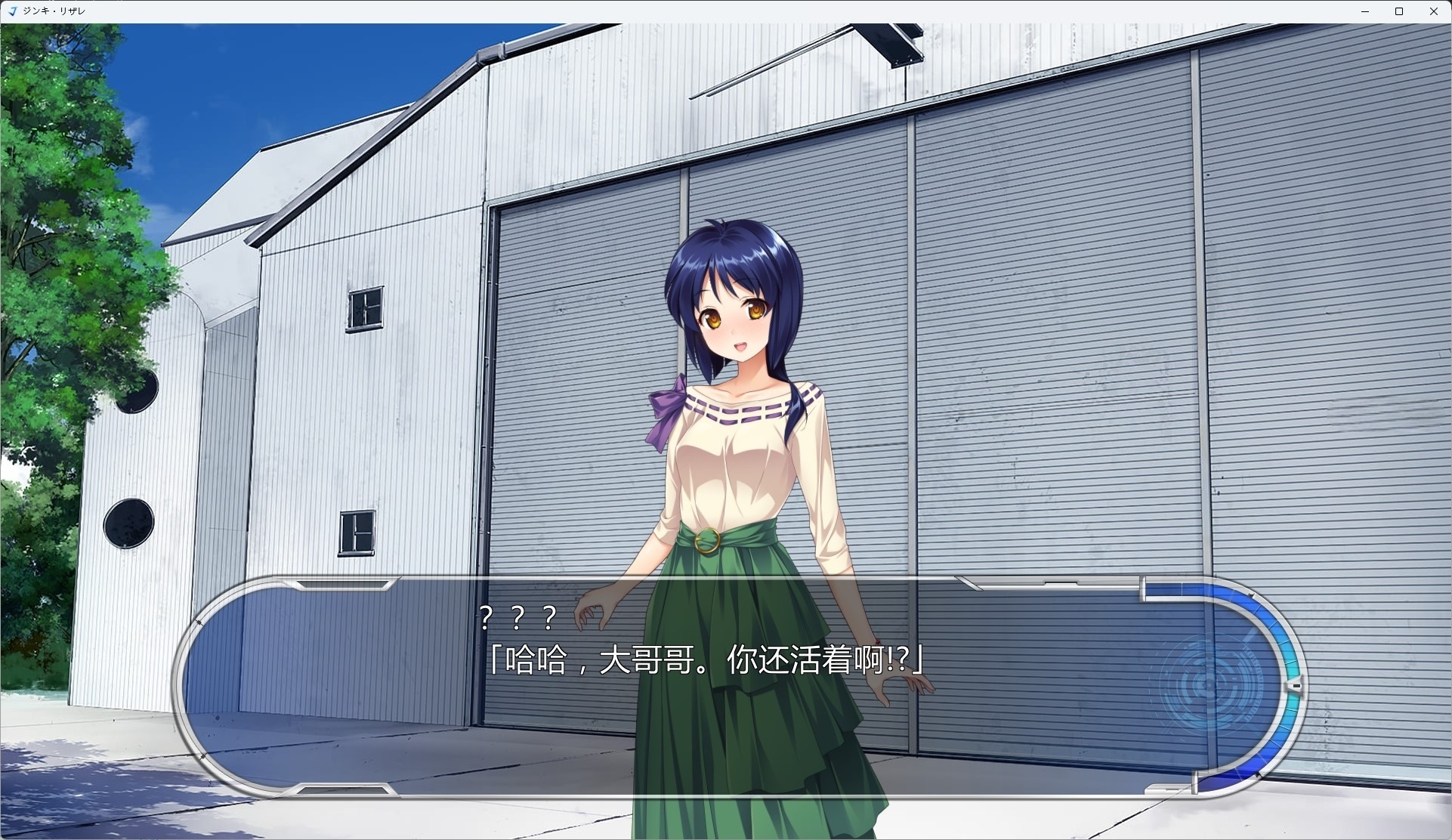Close the ジンキ・リザレ window
This screenshot has width=1452, height=840.
point(1434,11)
